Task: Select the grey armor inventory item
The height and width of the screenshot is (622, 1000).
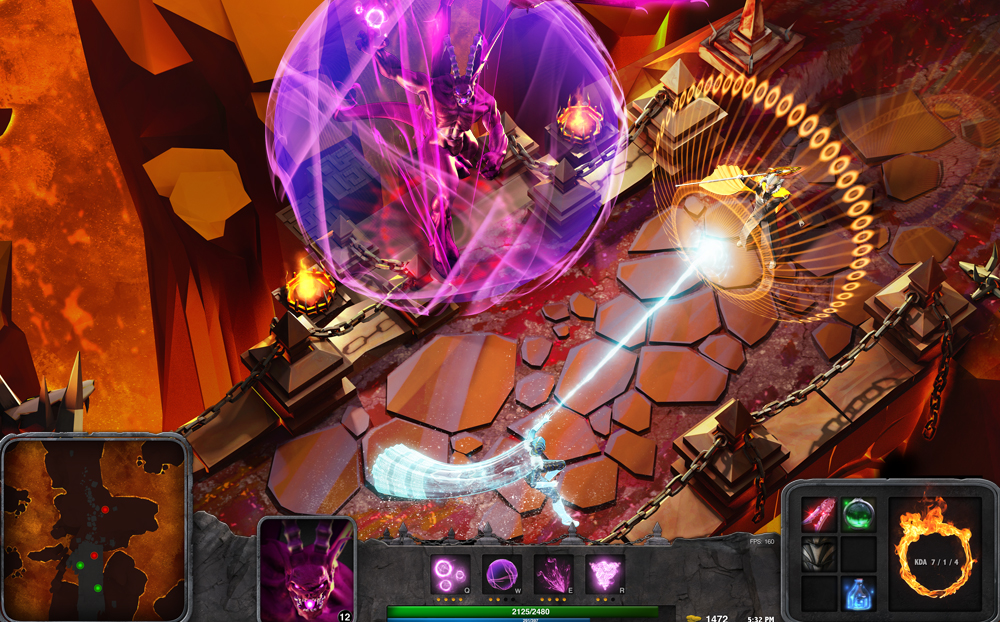Action: click(x=818, y=553)
